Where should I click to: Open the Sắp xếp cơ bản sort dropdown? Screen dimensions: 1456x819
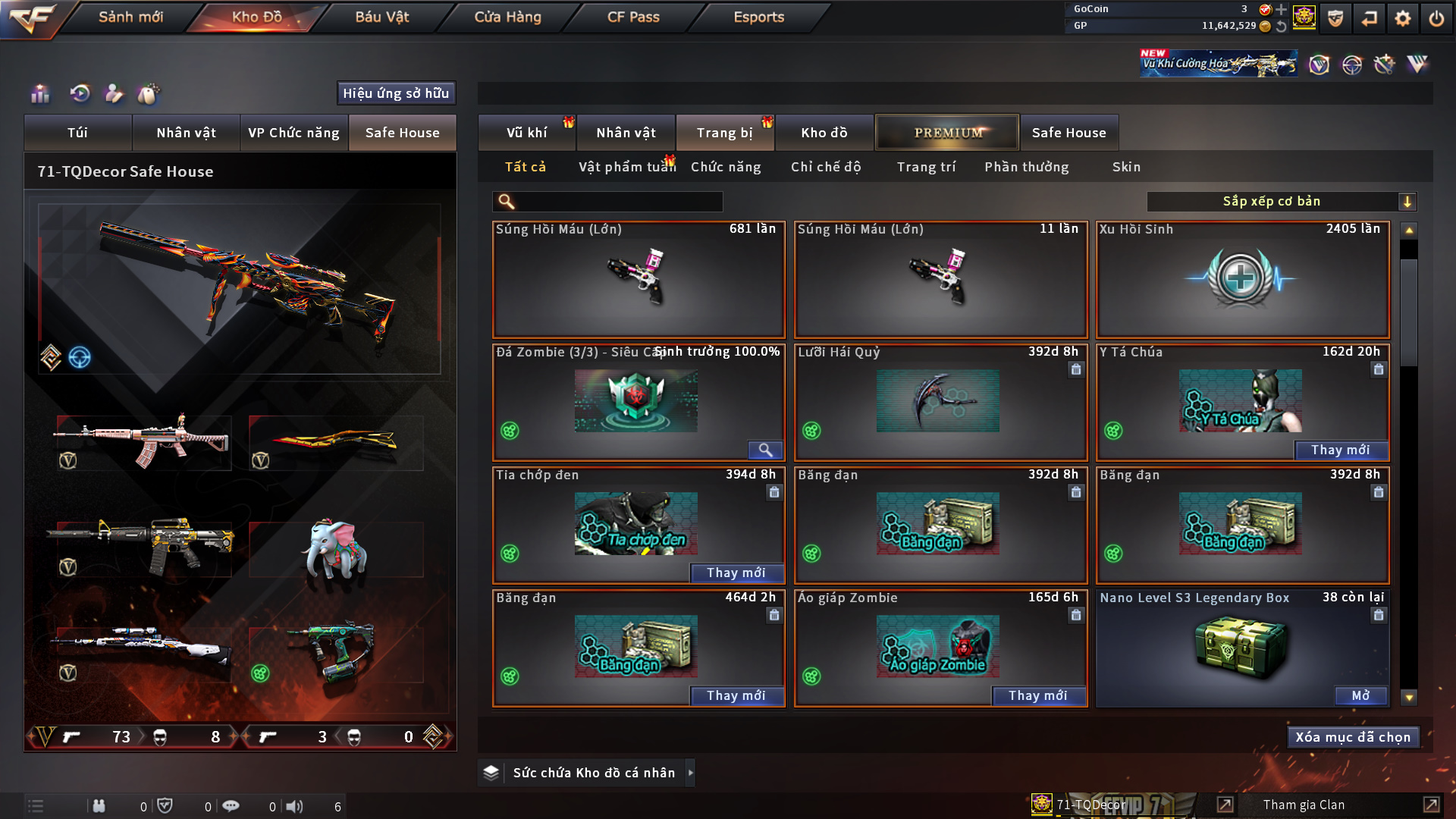tap(1280, 202)
